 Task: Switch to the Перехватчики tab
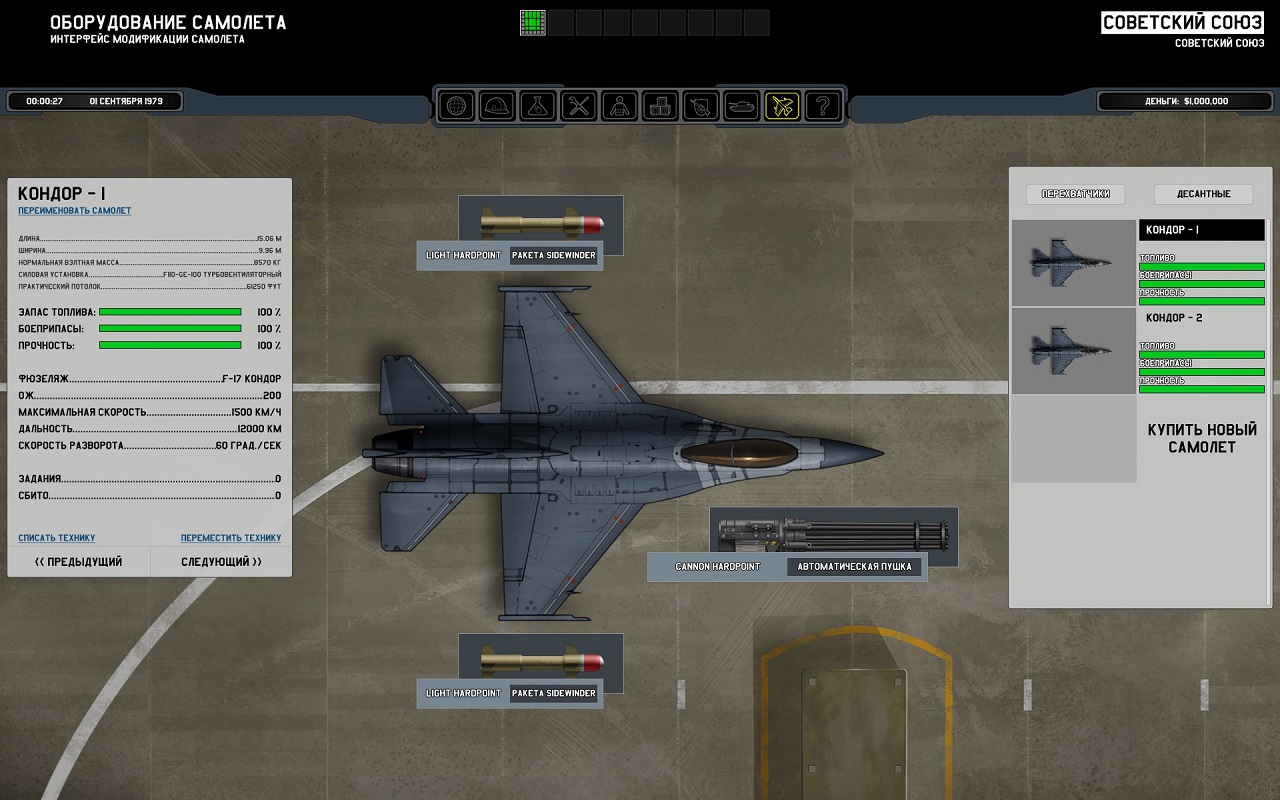pyautogui.click(x=1076, y=194)
